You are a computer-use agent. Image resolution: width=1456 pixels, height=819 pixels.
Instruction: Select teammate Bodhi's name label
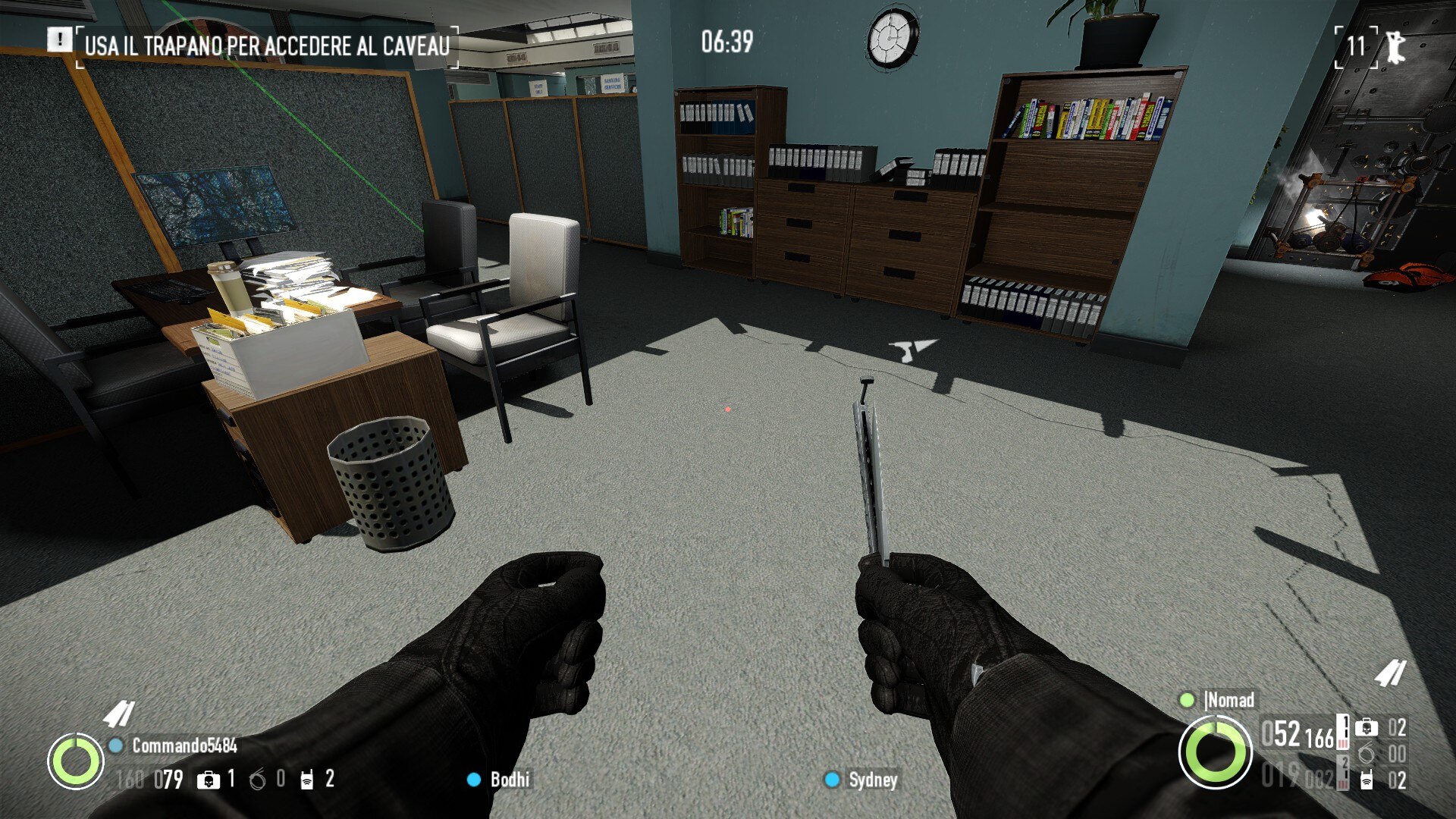pyautogui.click(x=510, y=780)
